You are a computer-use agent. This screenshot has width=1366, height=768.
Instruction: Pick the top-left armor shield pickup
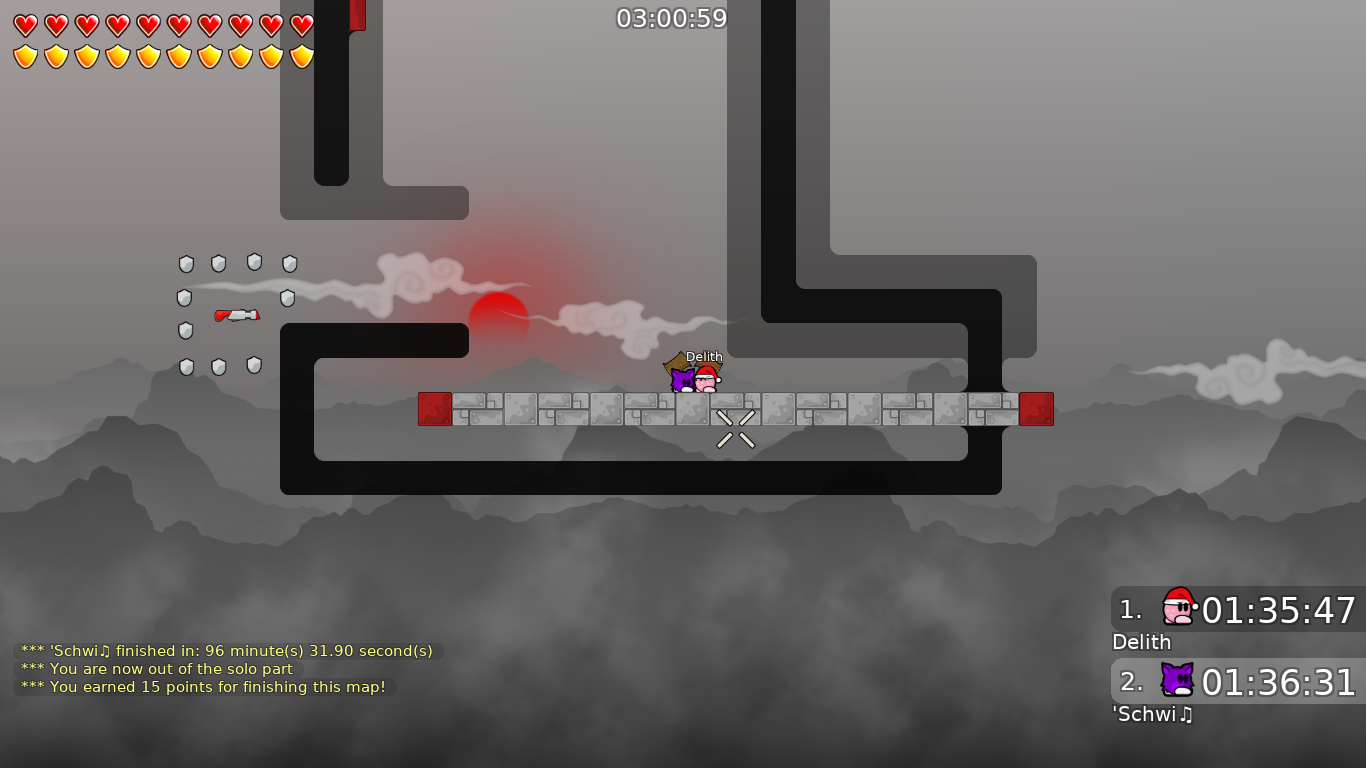pyautogui.click(x=186, y=263)
